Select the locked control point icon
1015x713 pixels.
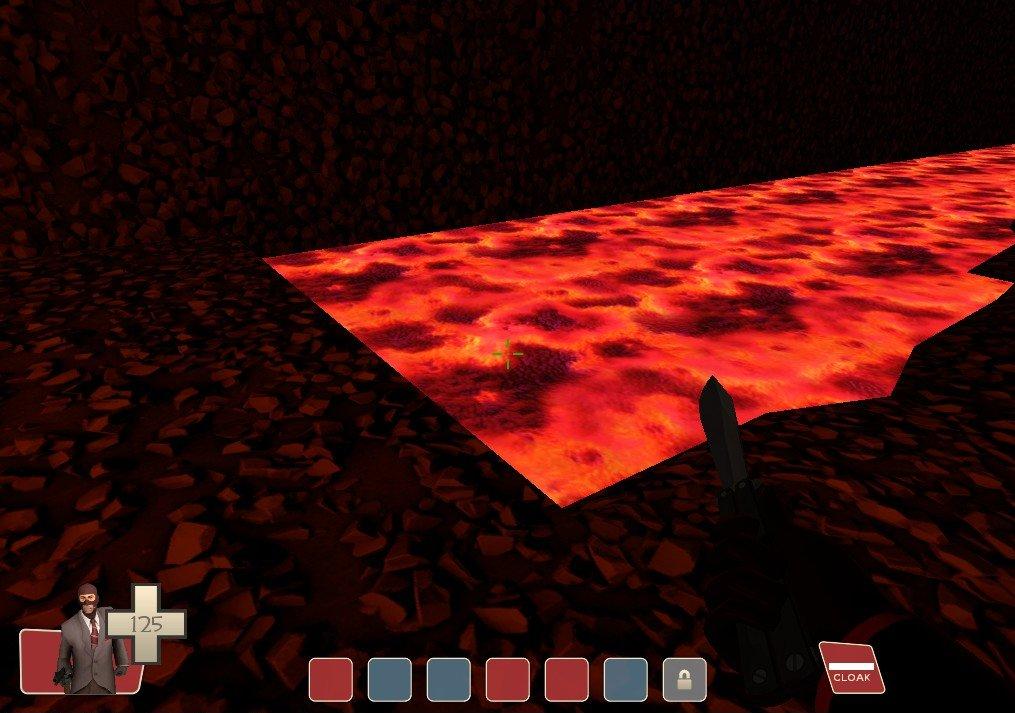[684, 680]
